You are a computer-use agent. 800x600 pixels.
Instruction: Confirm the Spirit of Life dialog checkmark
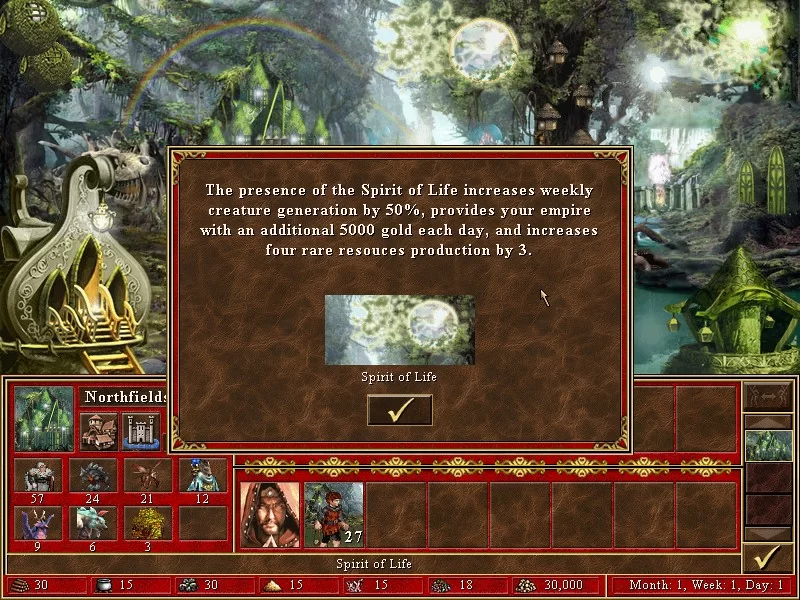tap(400, 410)
